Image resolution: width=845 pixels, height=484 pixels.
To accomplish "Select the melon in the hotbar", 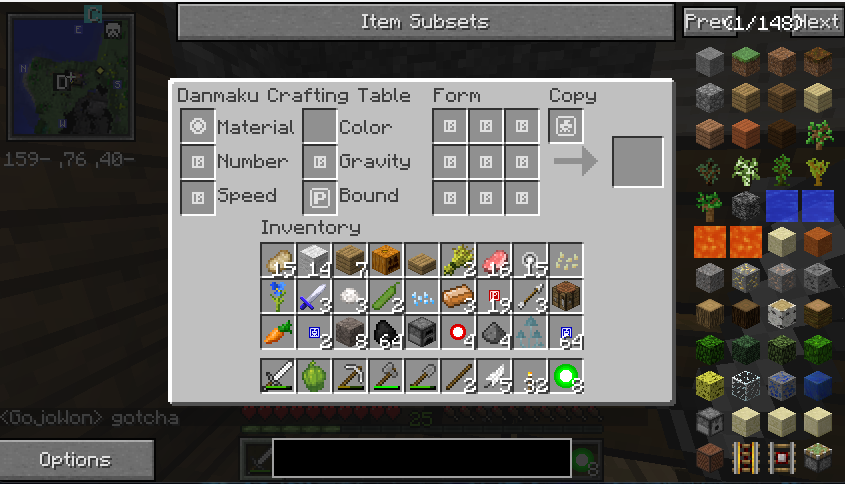I will tap(314, 376).
